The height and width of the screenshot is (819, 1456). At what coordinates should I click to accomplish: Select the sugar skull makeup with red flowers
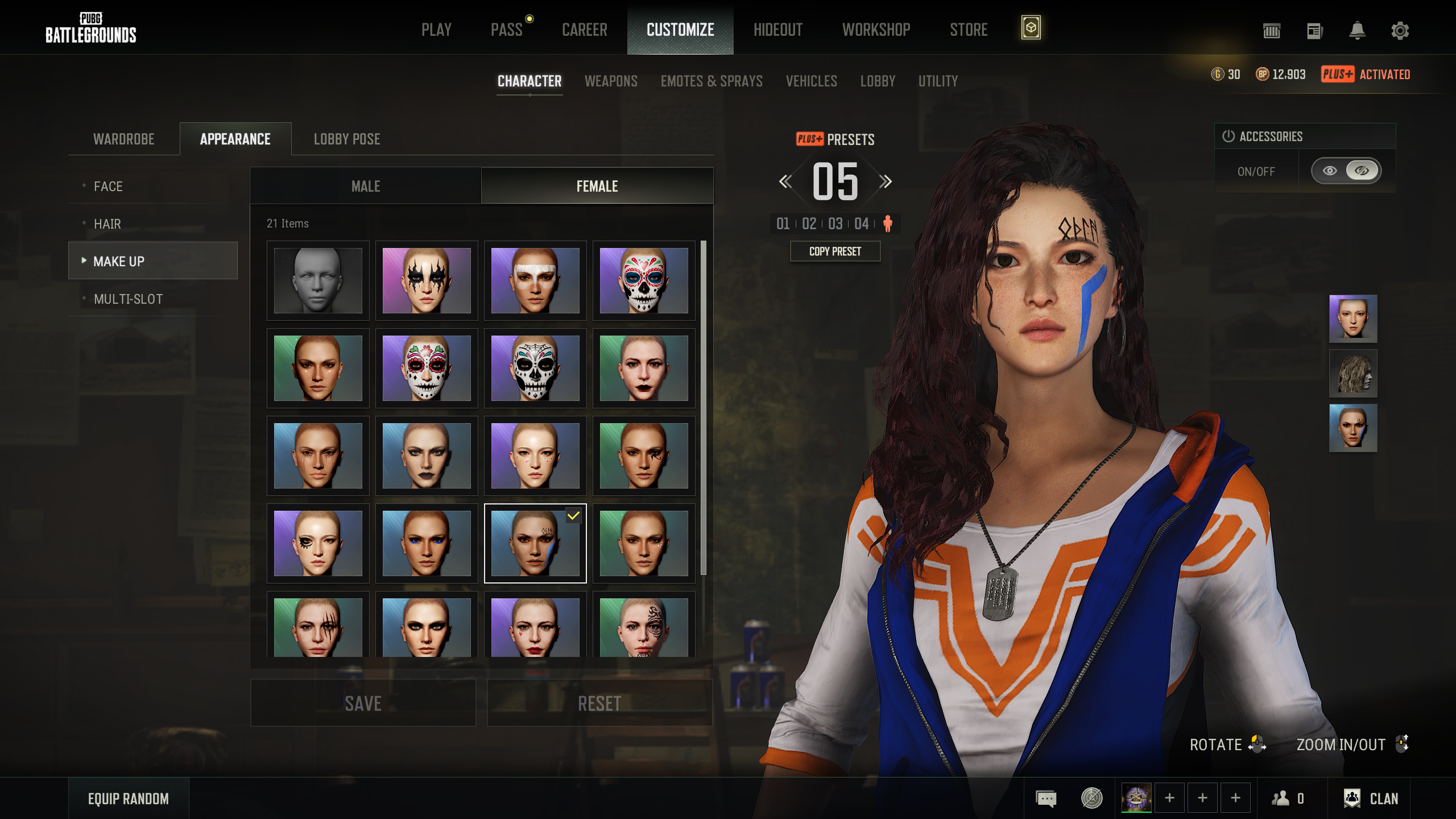[x=427, y=368]
